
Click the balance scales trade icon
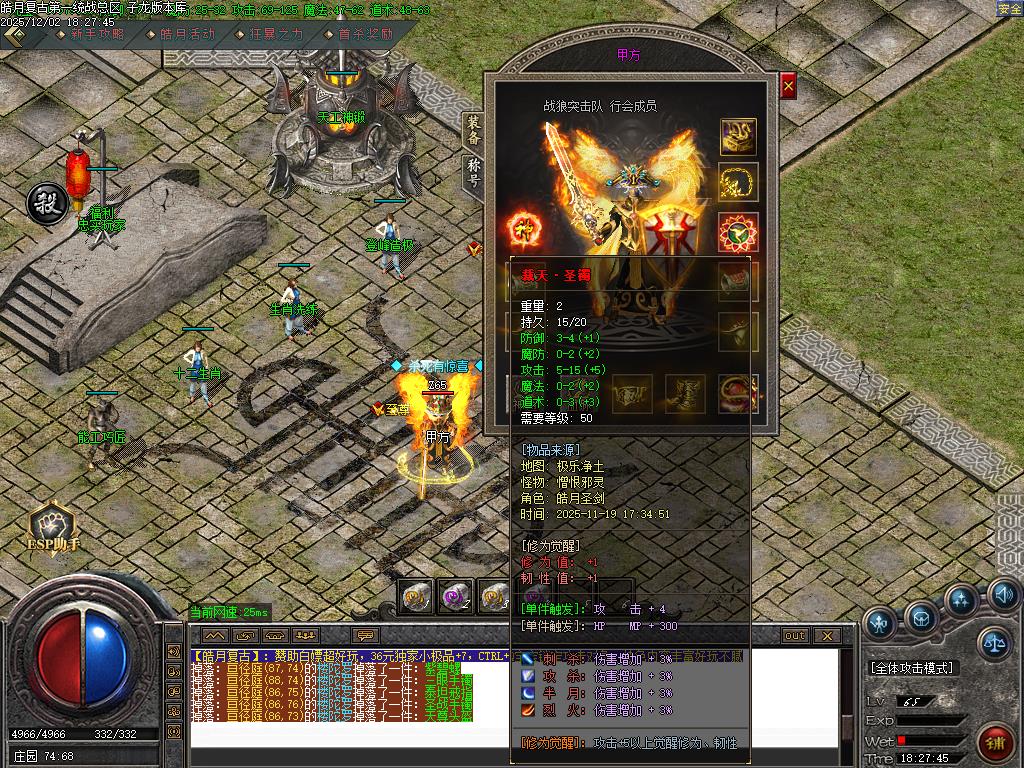993,641
